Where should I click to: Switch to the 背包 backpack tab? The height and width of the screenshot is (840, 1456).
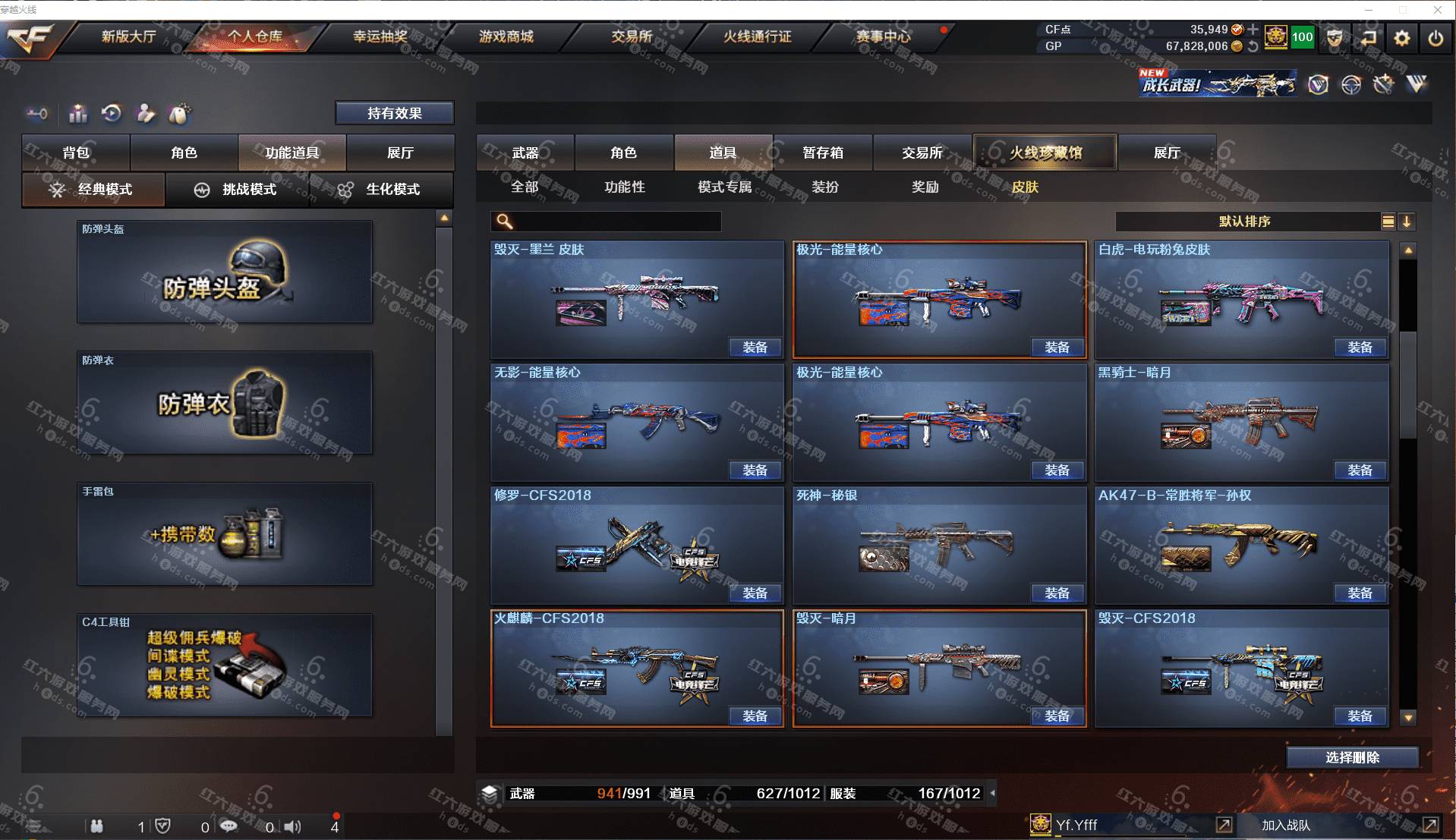pyautogui.click(x=76, y=153)
